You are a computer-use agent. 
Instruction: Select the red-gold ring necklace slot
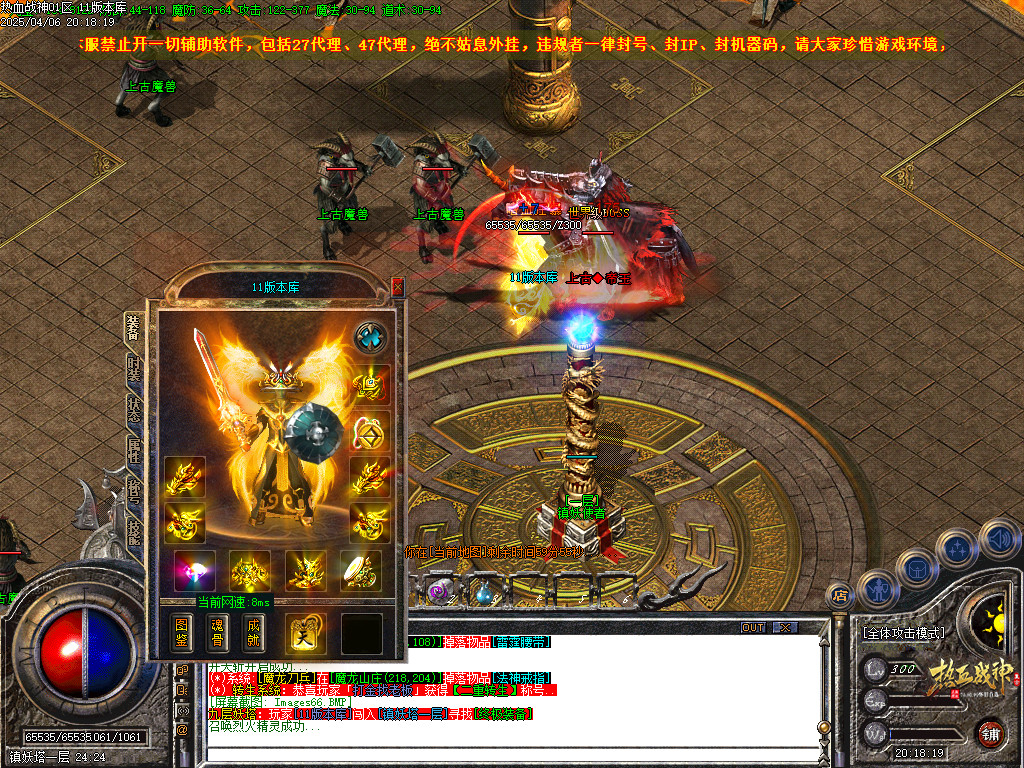click(x=371, y=432)
